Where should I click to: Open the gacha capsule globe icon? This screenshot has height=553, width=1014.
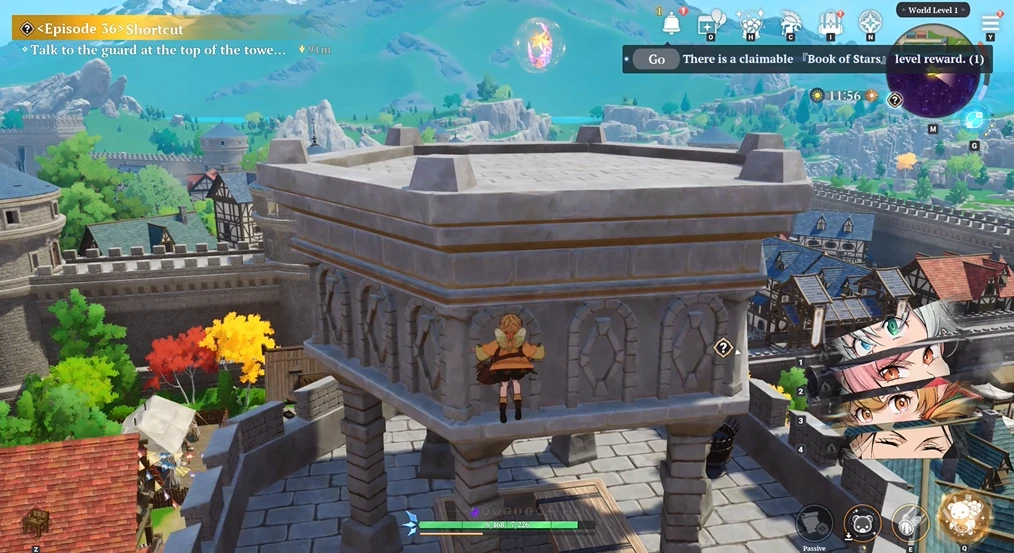click(x=750, y=23)
